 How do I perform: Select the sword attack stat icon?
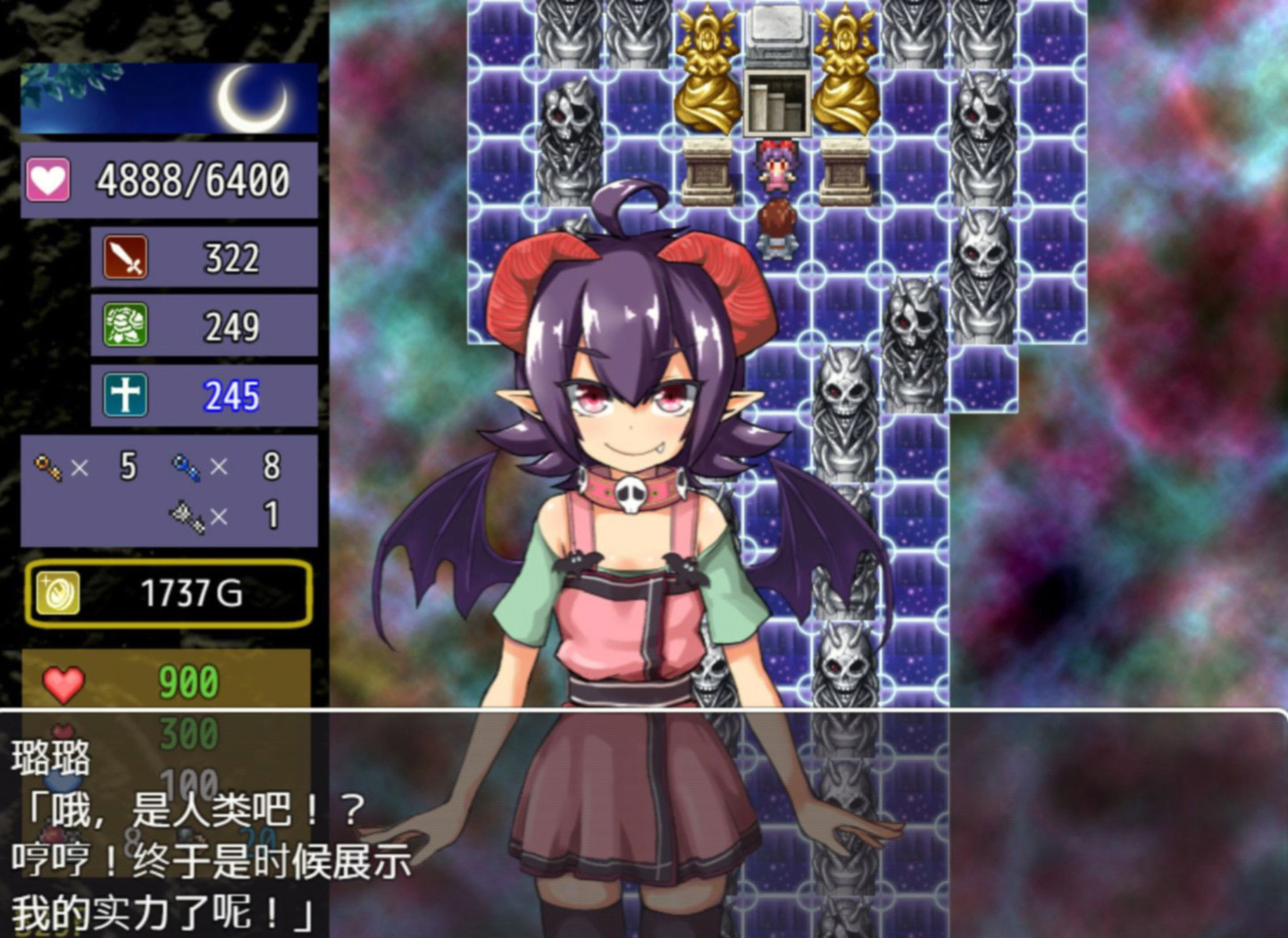pyautogui.click(x=126, y=257)
